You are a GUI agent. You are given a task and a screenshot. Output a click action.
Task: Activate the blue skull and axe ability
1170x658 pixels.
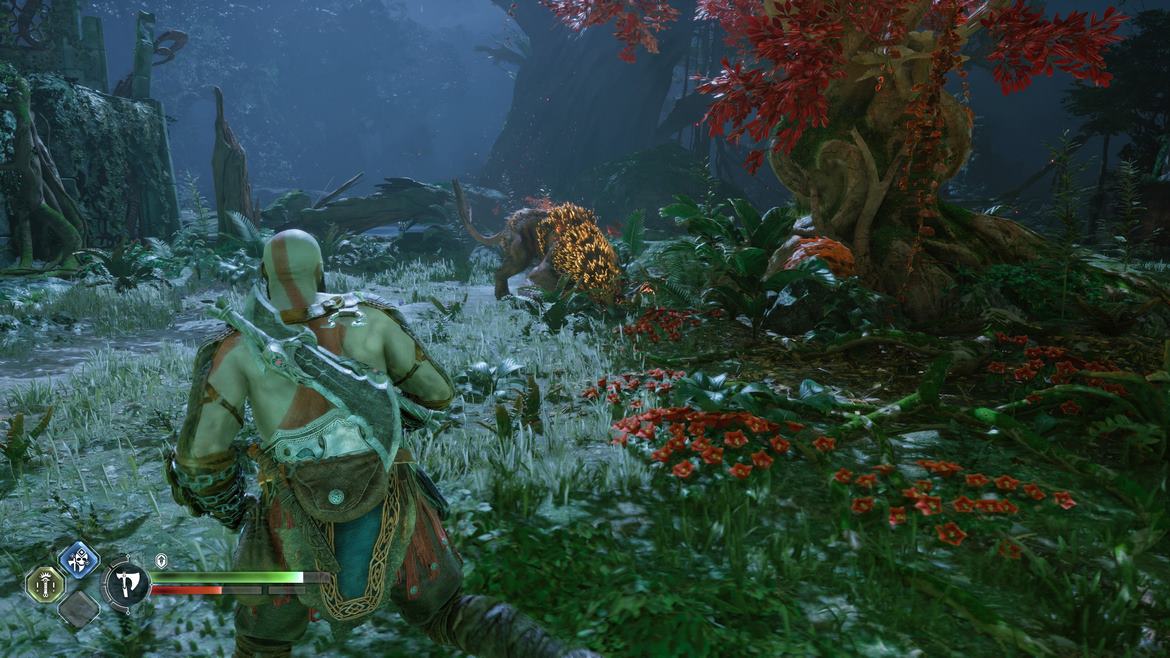point(79,559)
